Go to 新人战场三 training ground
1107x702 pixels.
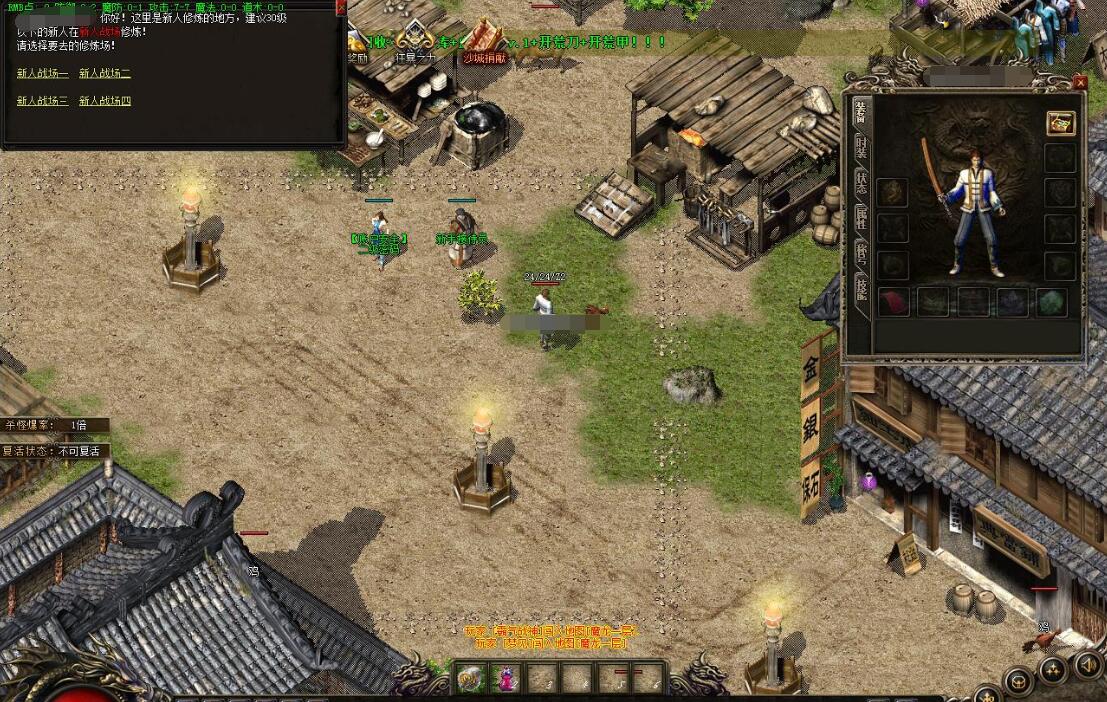pyautogui.click(x=43, y=101)
